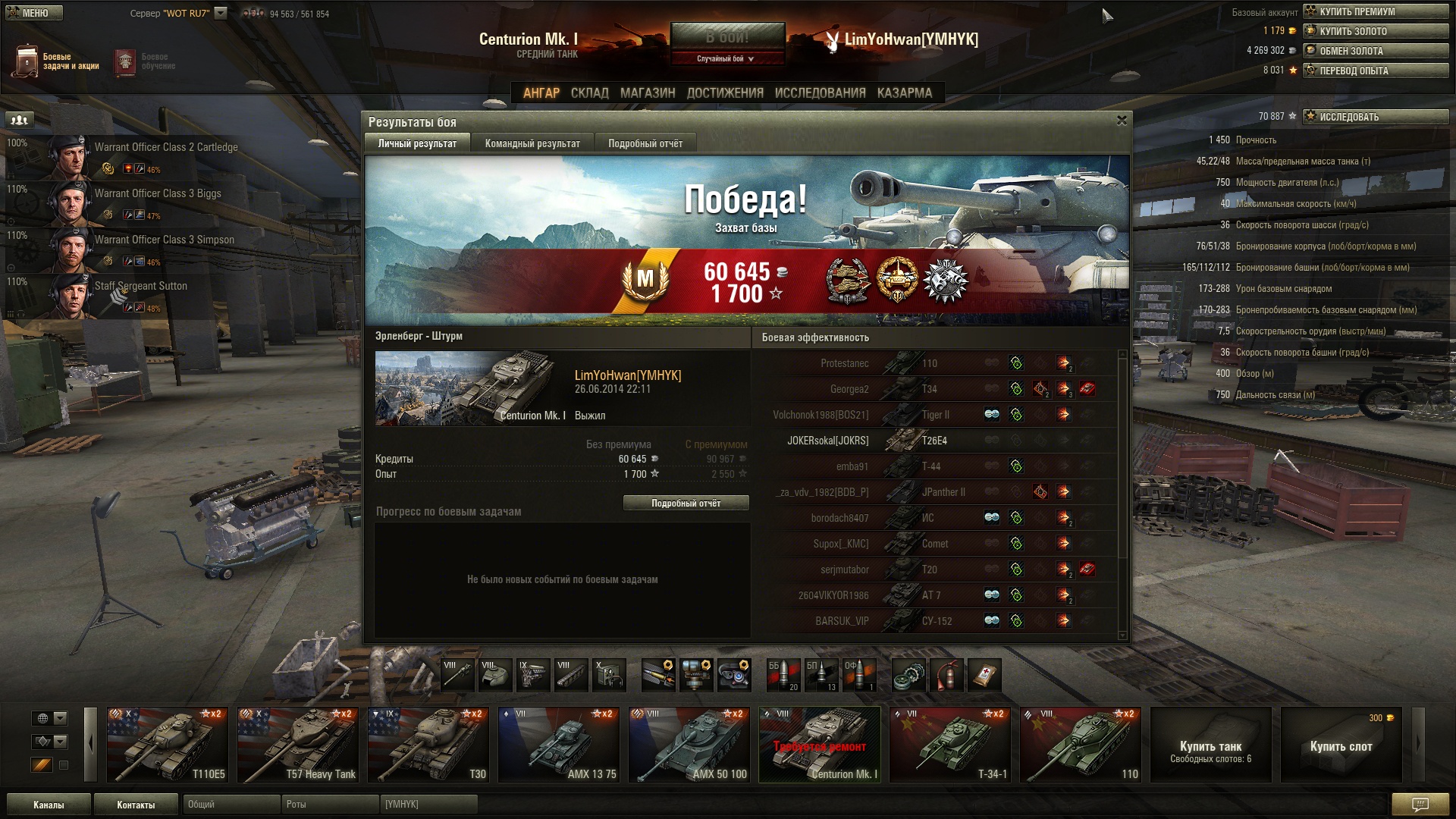Click the Подробный отчёт button under credits
The image size is (1456, 819).
click(686, 504)
